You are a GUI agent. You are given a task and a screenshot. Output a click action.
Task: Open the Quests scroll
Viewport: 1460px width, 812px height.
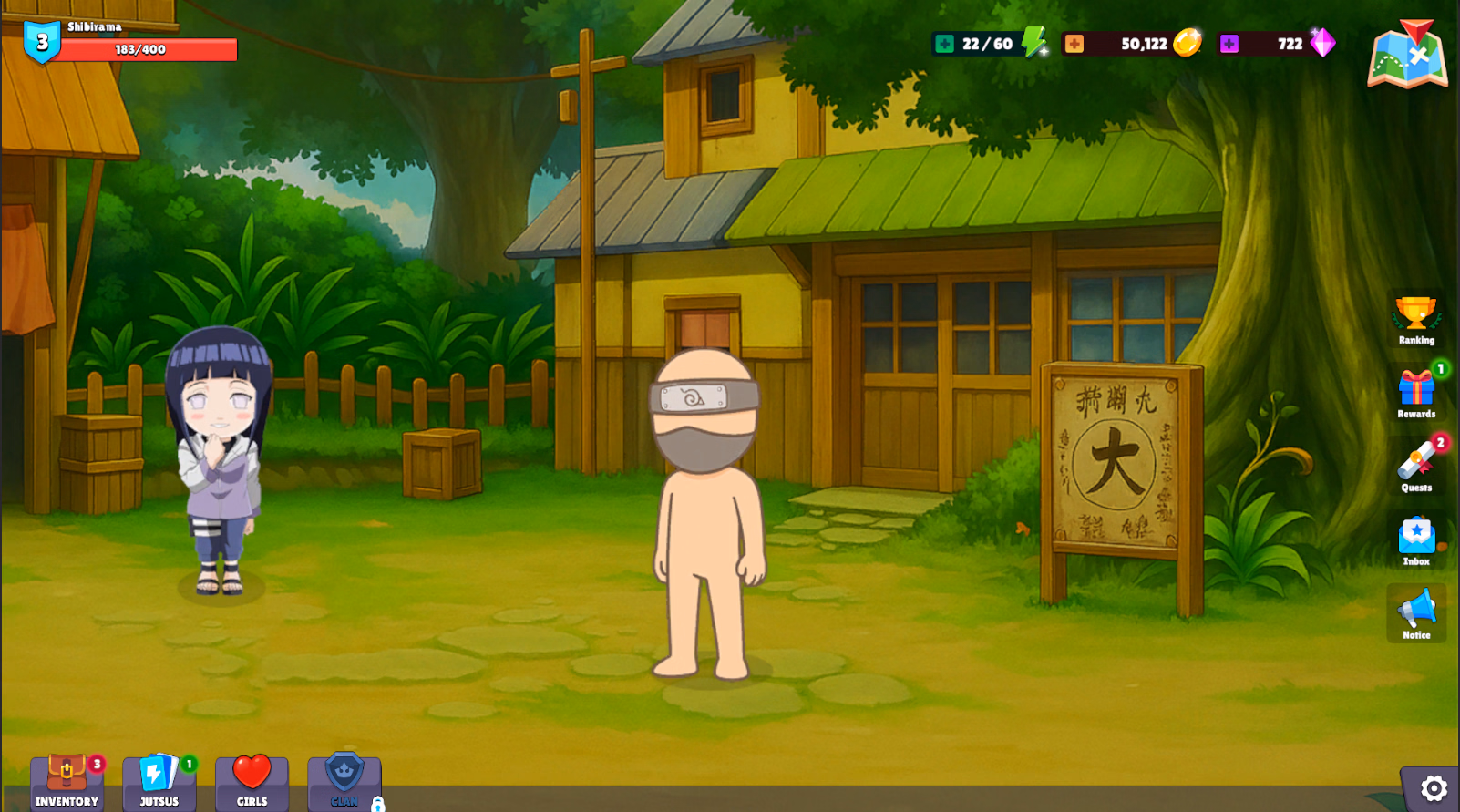(1416, 468)
